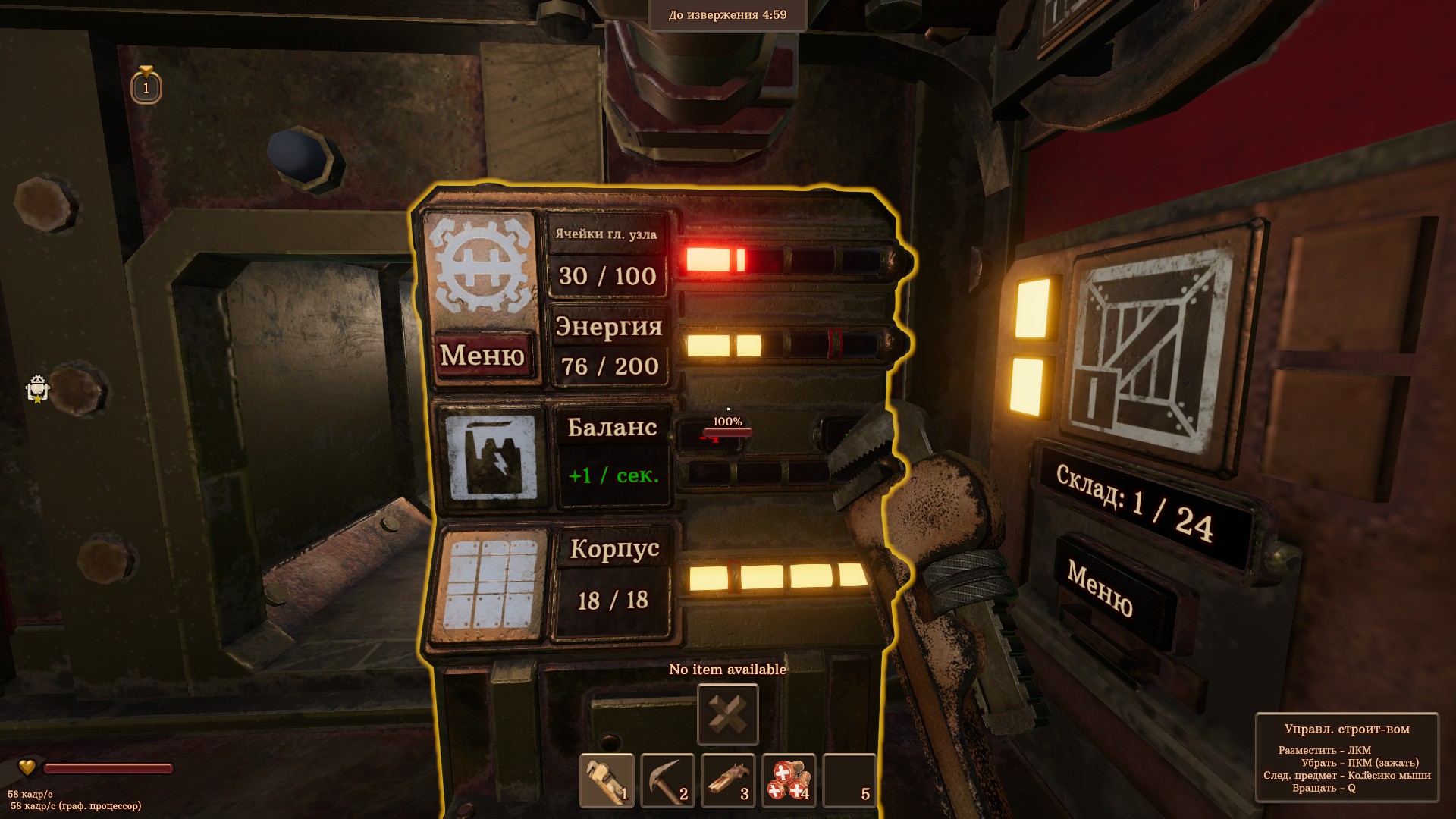Click the crossed-out No item available slot
The image size is (1456, 819).
tap(728, 714)
